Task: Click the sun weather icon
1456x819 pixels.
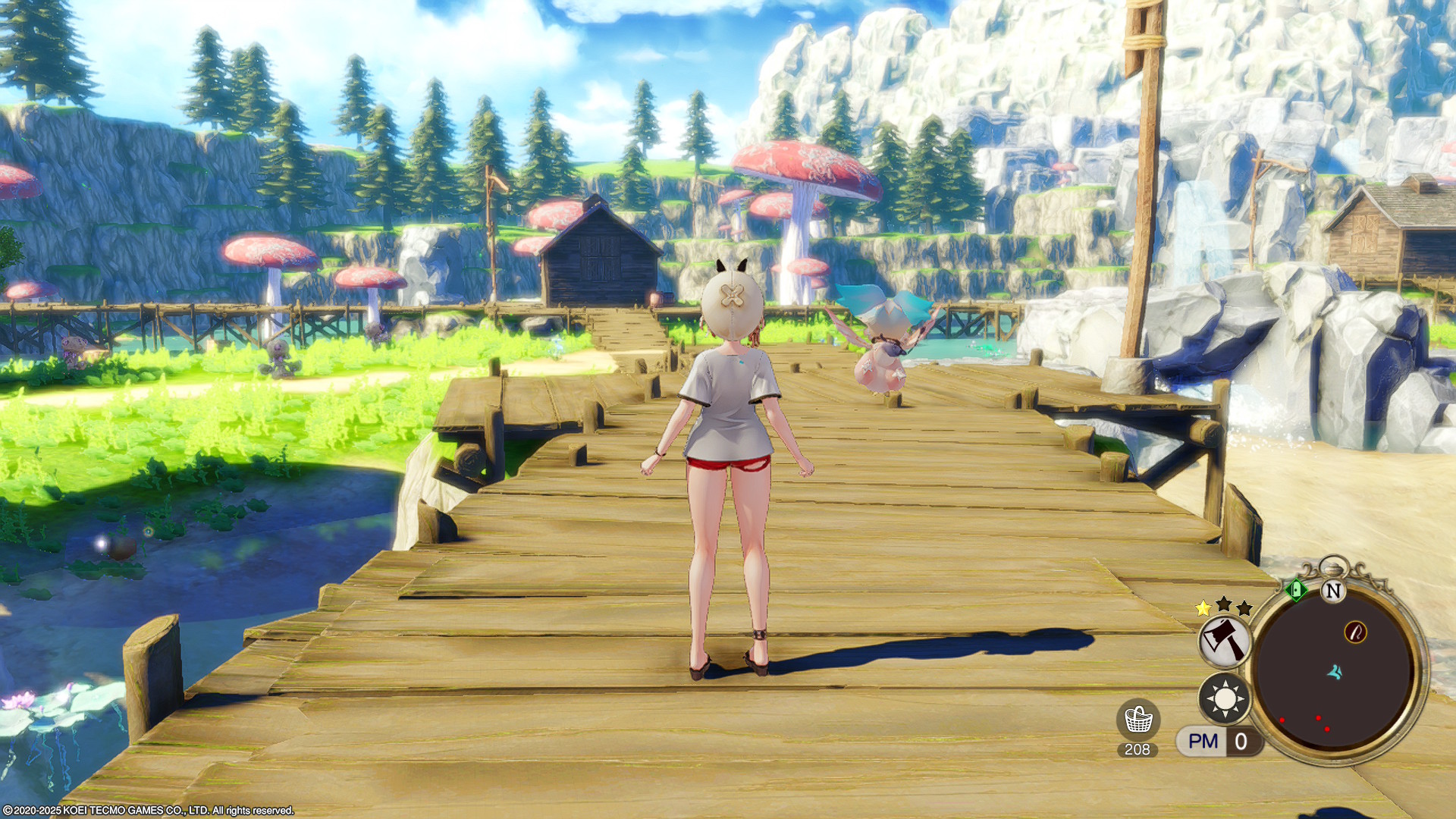Action: point(1225,698)
